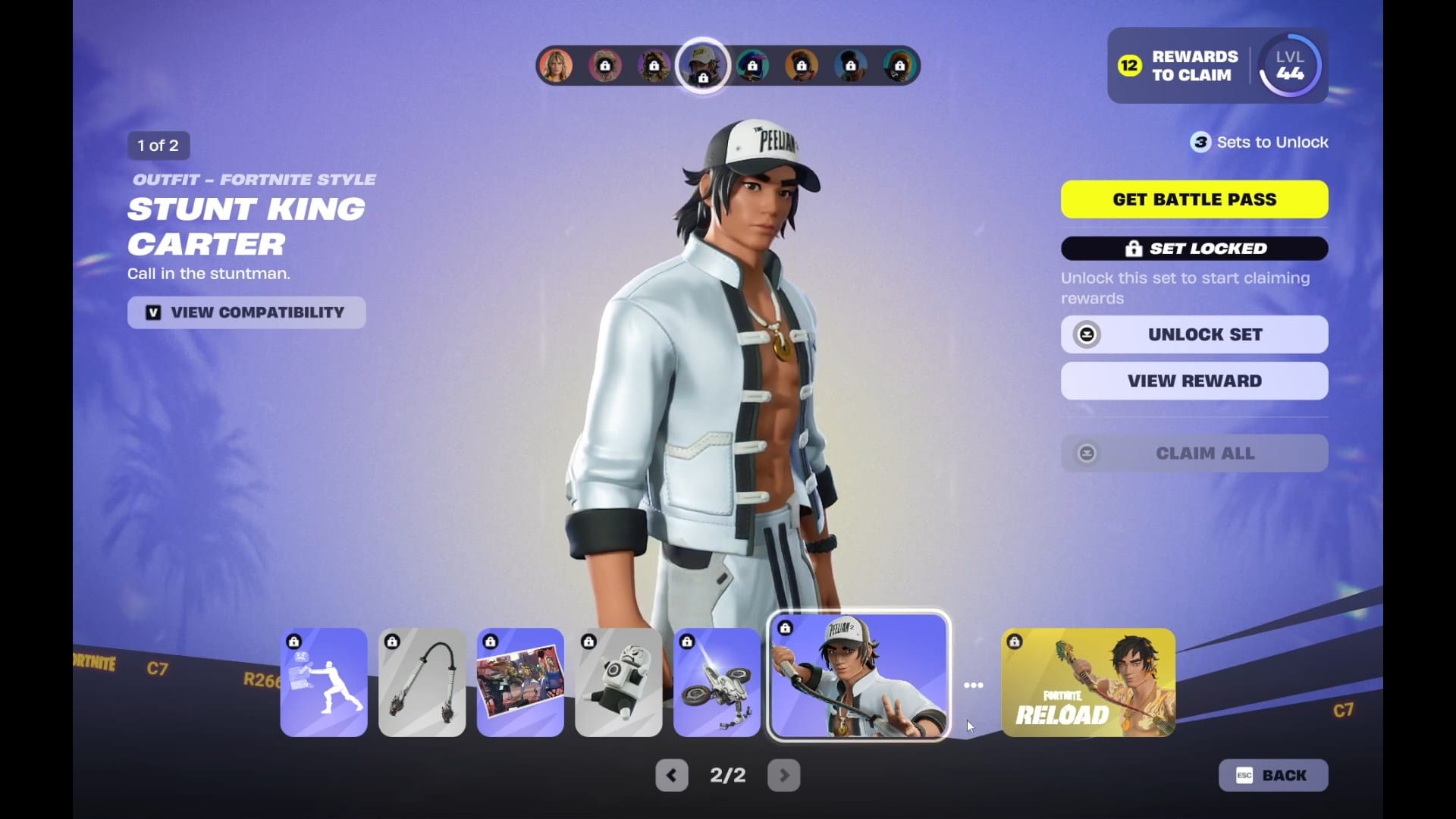Select the white glider reward tile
This screenshot has width=1456, height=819.
coord(717,682)
